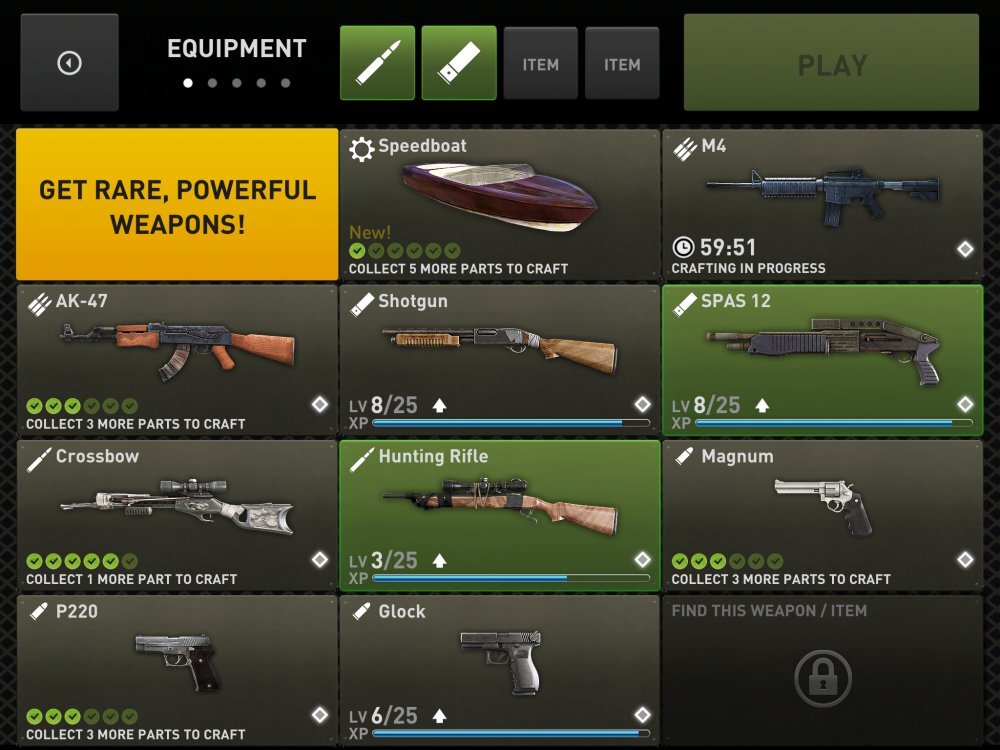The image size is (1000, 750).
Task: Select the Hunting Rifle weapon tile
Action: coord(499,515)
